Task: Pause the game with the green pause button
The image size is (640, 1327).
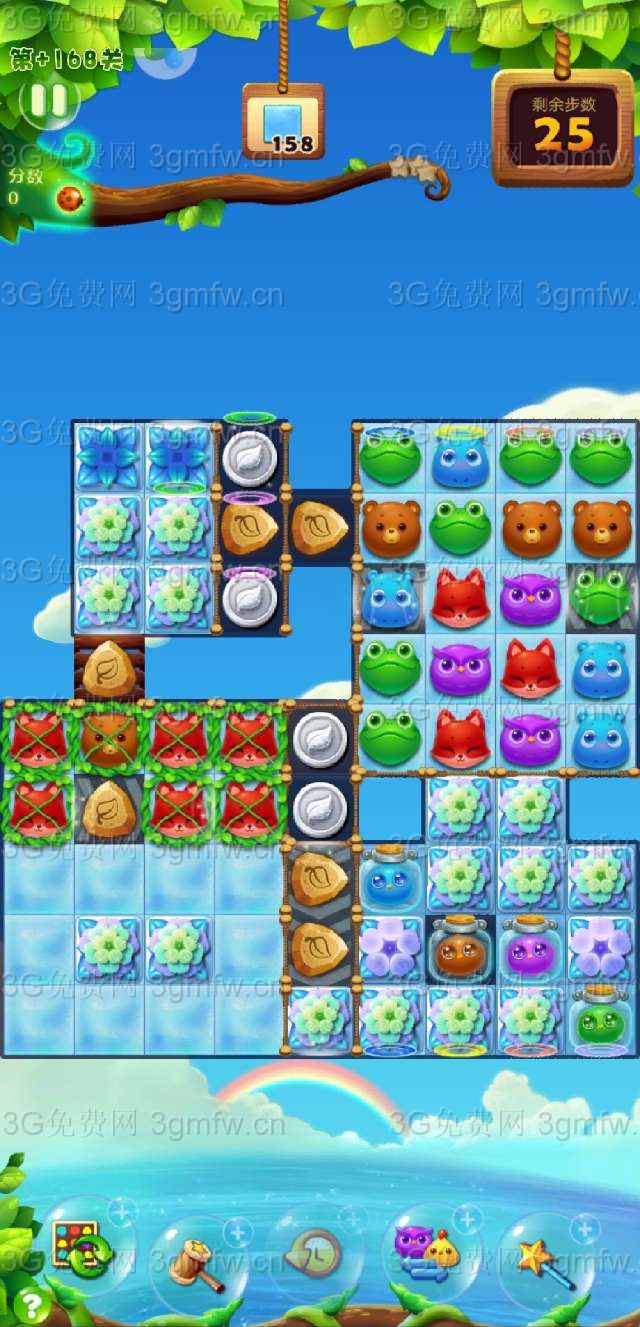Action: (48, 101)
